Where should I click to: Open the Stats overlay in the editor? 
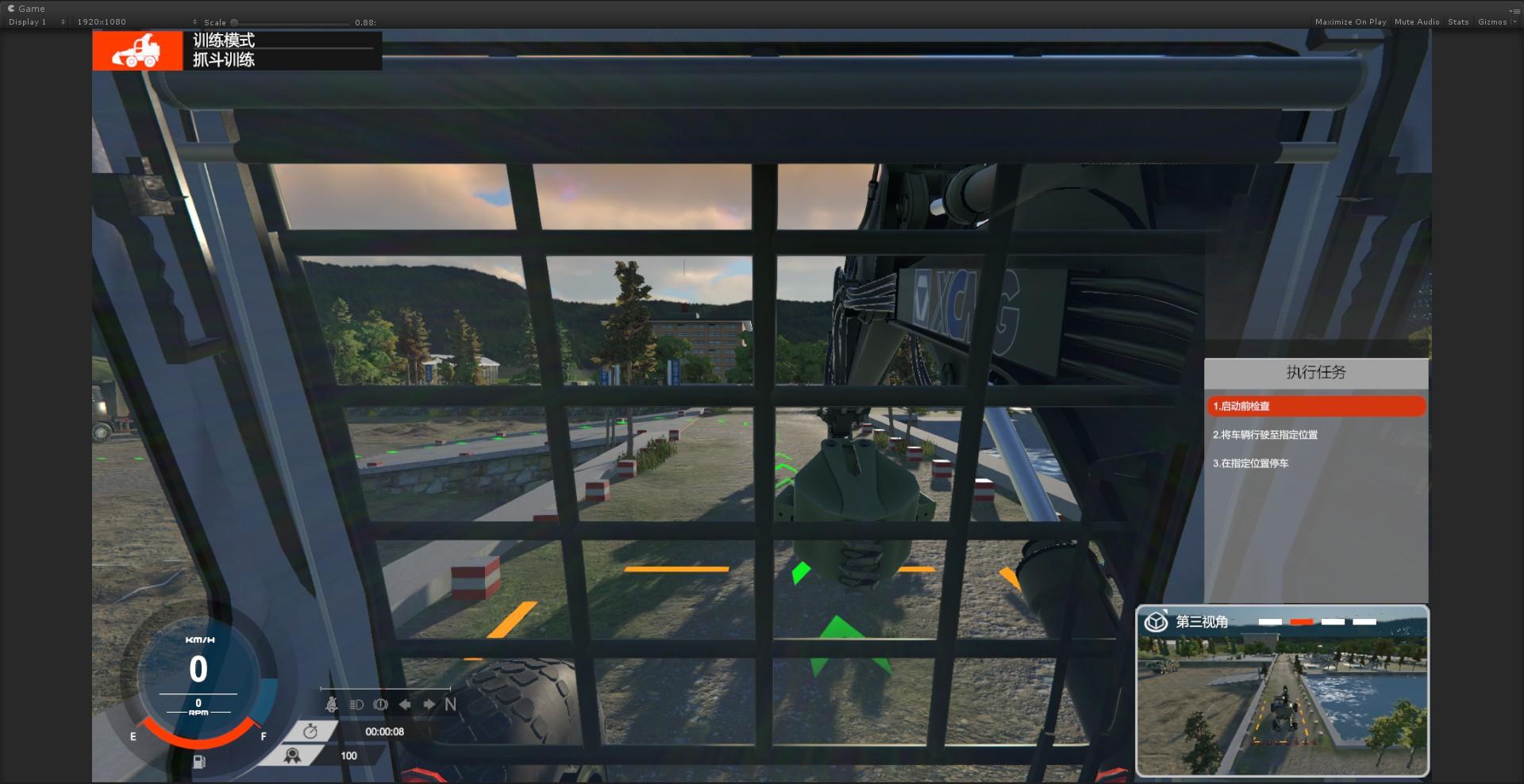(x=1458, y=22)
